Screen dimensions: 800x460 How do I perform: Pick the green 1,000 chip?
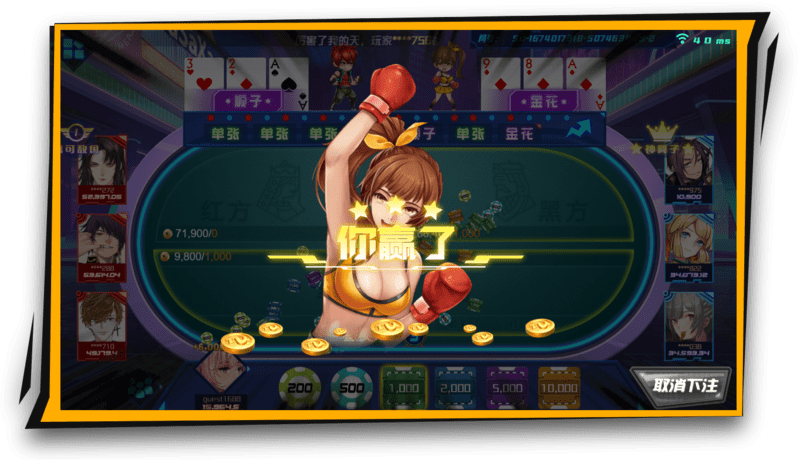coord(404,385)
